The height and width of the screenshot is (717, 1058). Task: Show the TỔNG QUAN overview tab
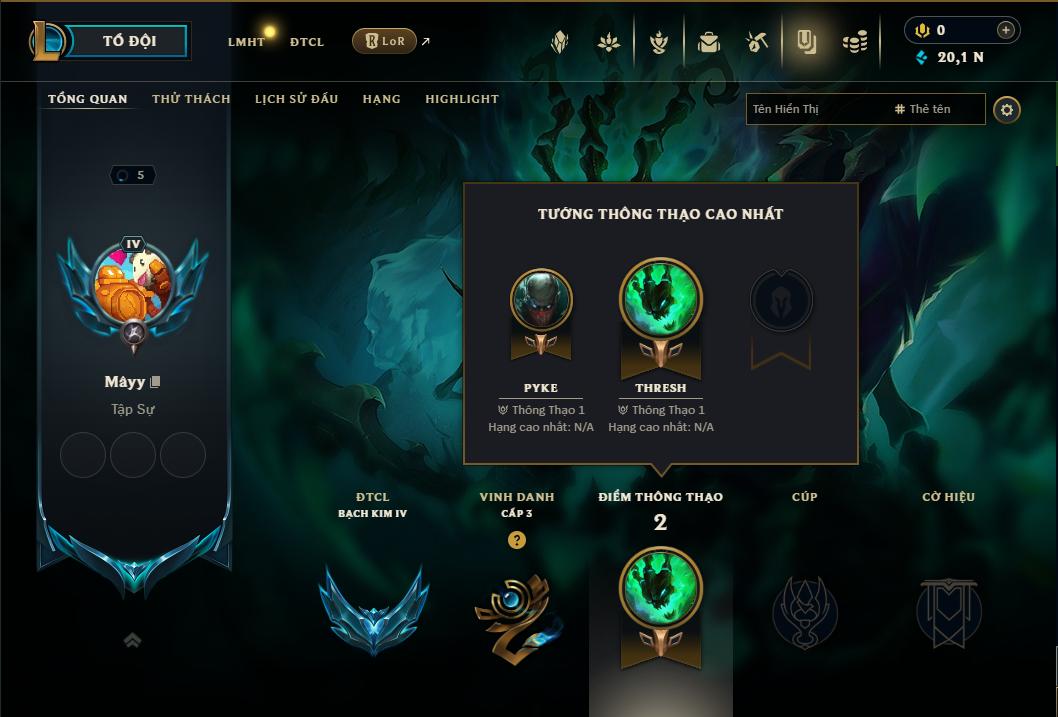(x=88, y=99)
